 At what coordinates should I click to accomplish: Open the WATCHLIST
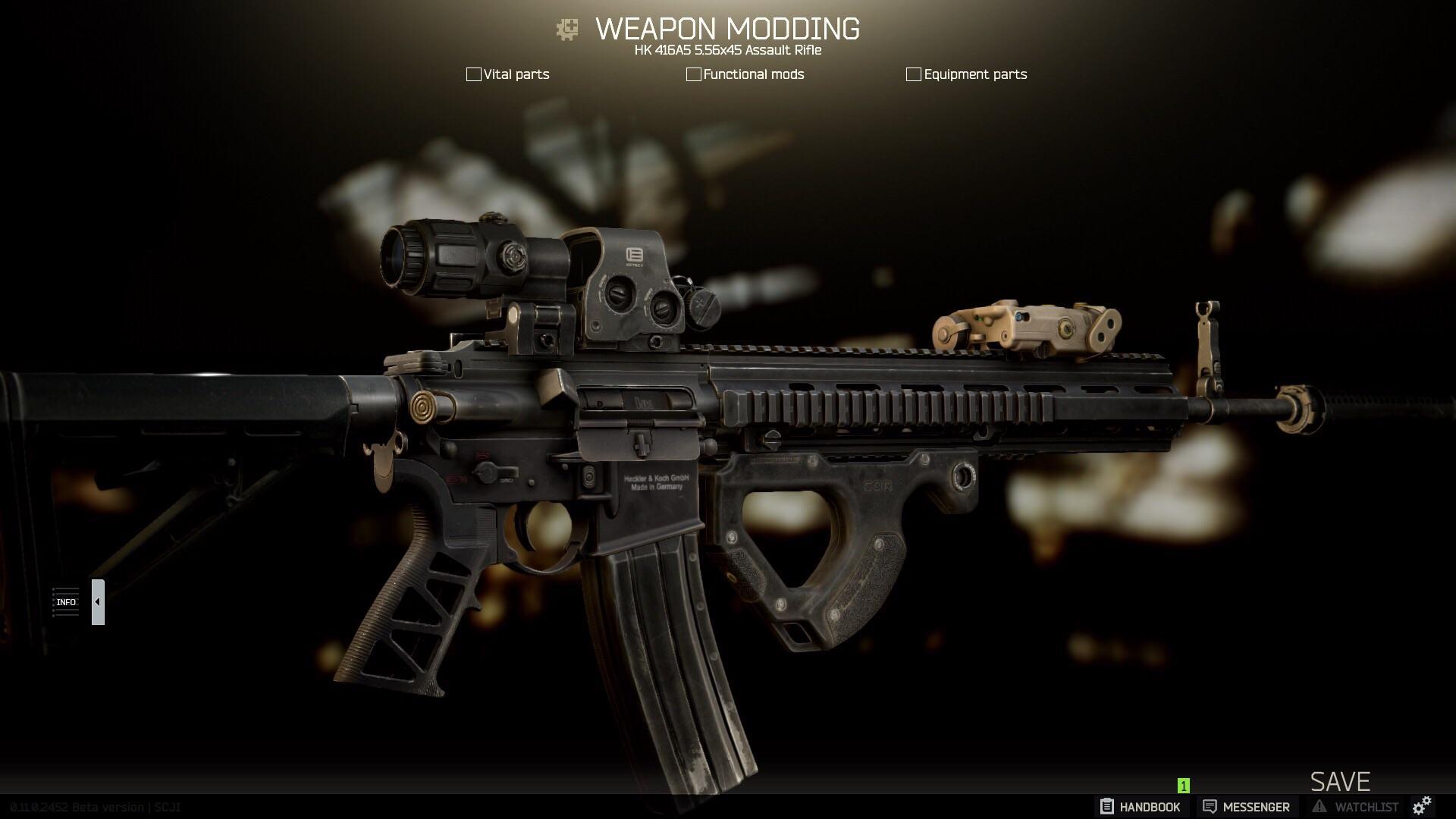tap(1357, 807)
